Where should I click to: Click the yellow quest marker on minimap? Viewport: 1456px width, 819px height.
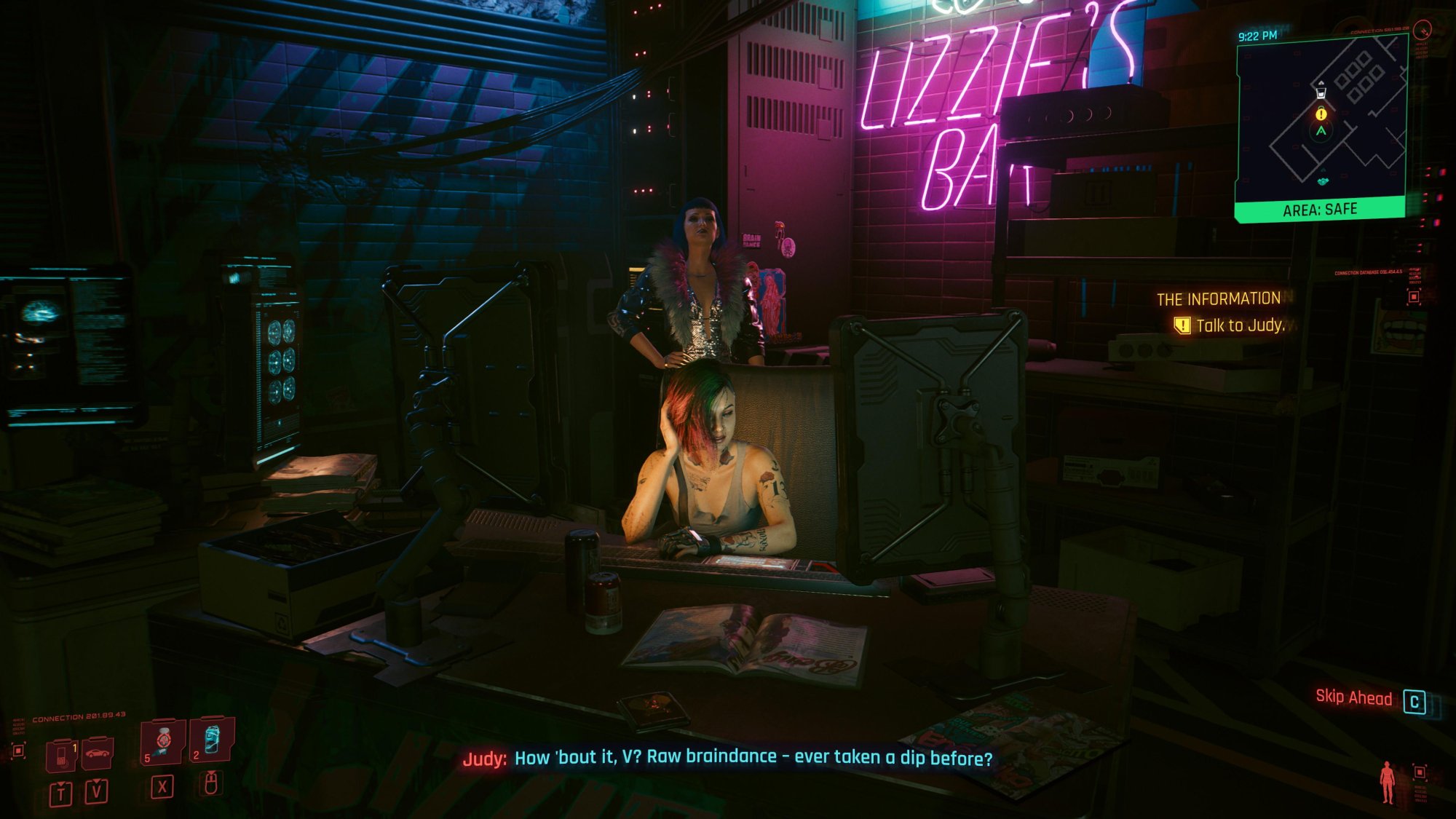coord(1321,114)
